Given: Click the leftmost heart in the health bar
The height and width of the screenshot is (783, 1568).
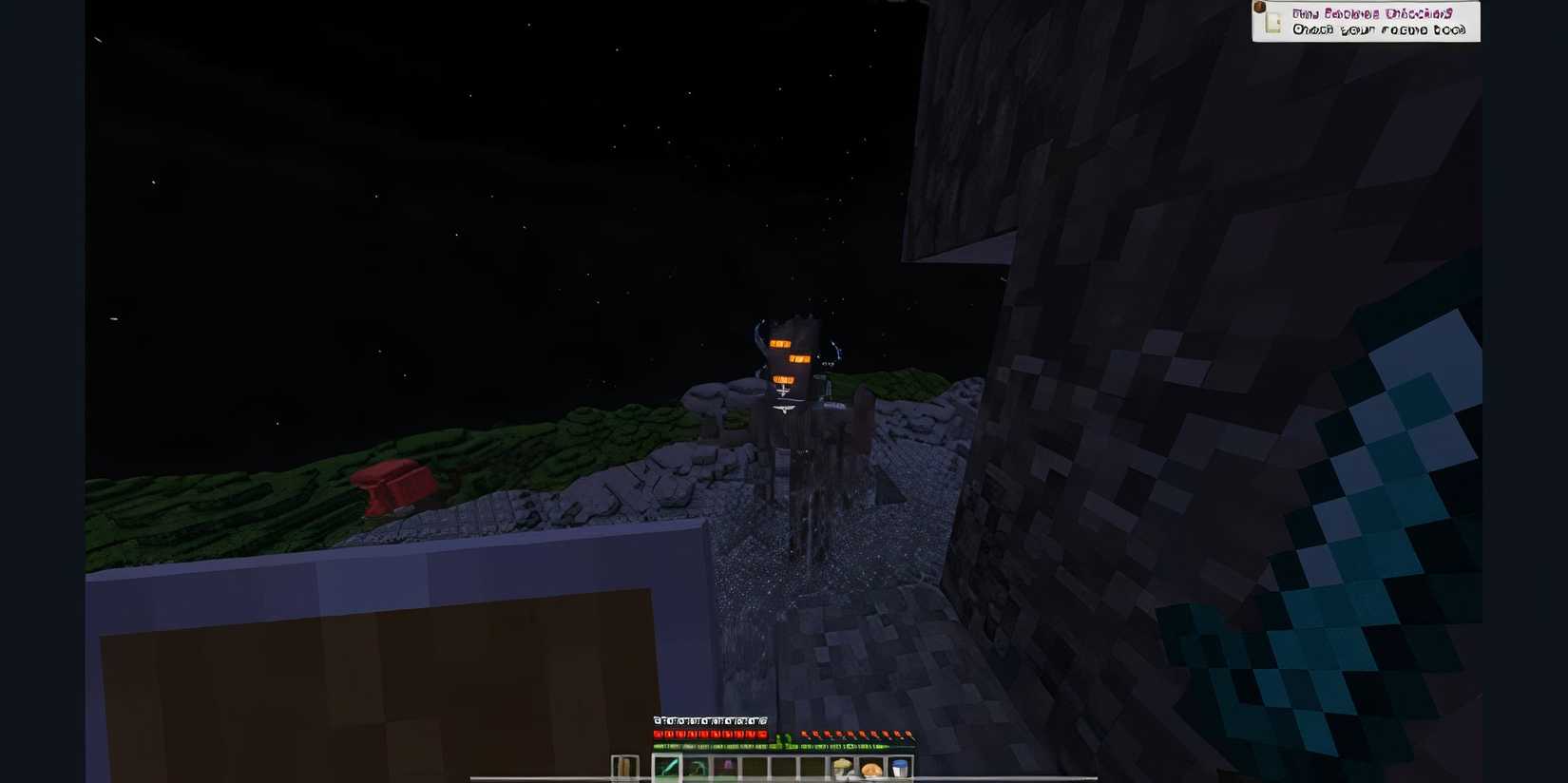Looking at the screenshot, I should pyautogui.click(x=657, y=735).
